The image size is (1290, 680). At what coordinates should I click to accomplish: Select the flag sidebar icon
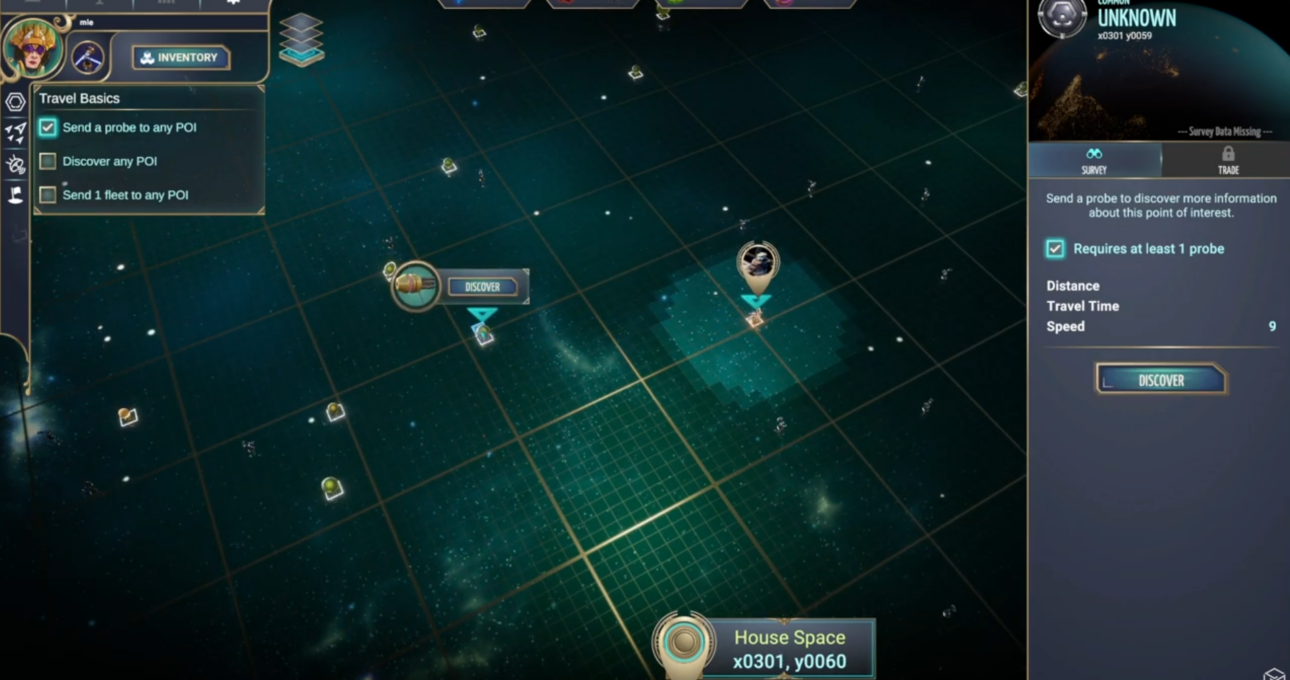pyautogui.click(x=15, y=195)
